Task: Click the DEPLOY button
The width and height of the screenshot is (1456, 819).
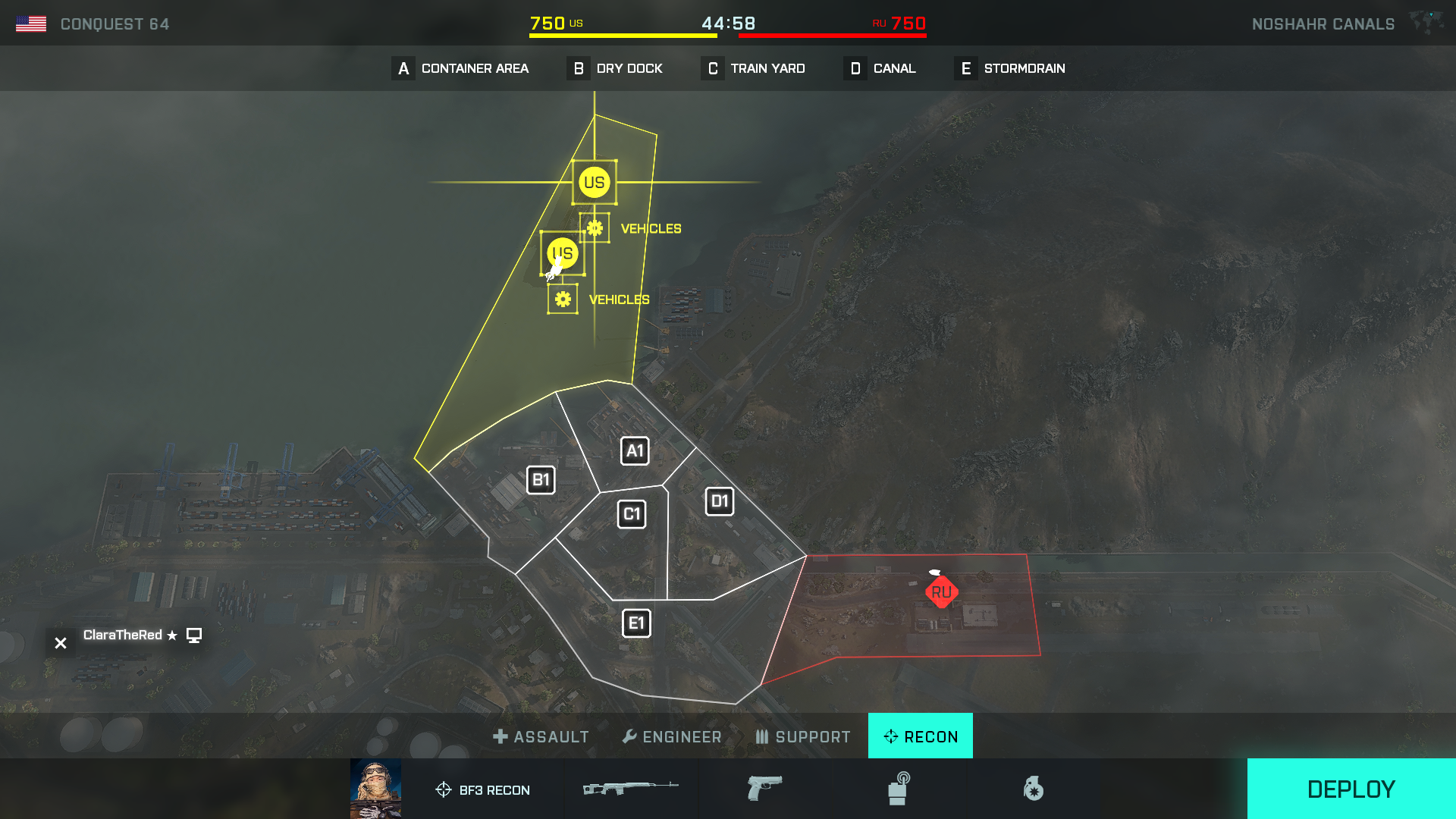Action: coord(1351,789)
